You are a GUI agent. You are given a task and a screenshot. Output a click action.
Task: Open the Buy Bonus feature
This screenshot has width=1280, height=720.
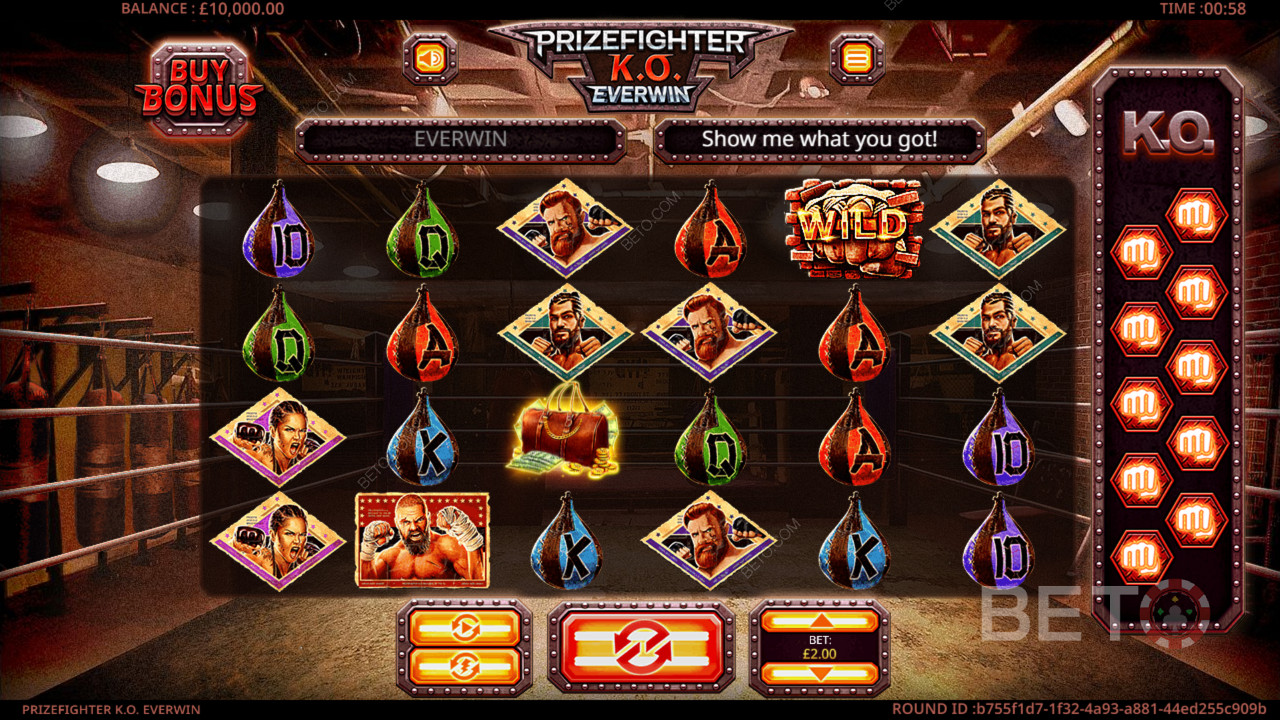(198, 89)
